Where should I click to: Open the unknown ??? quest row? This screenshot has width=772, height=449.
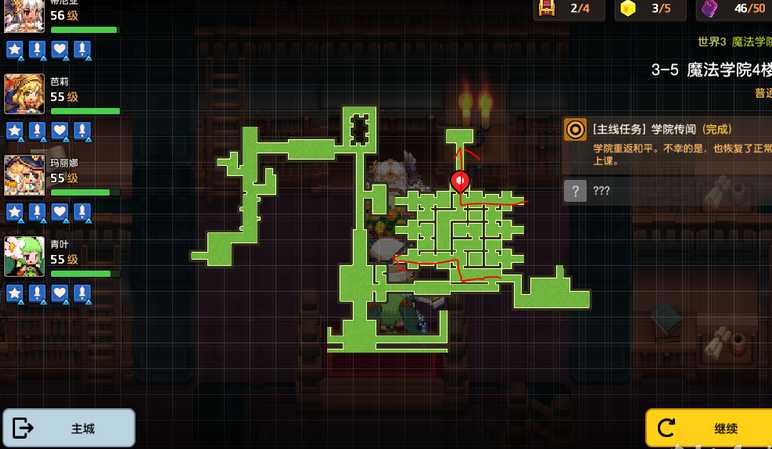[x=666, y=190]
